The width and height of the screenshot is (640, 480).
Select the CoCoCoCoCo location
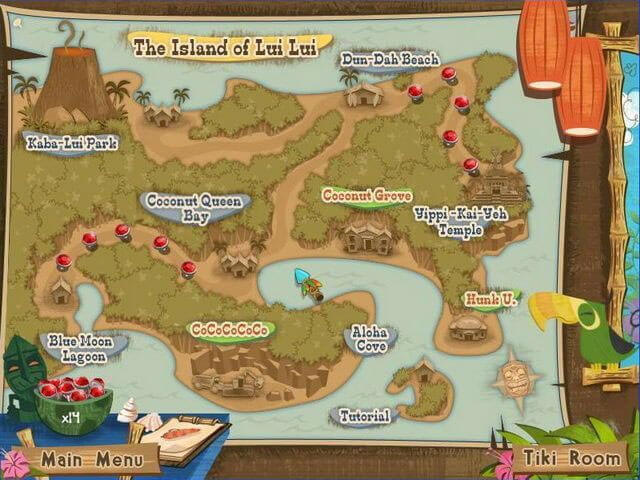coord(231,330)
